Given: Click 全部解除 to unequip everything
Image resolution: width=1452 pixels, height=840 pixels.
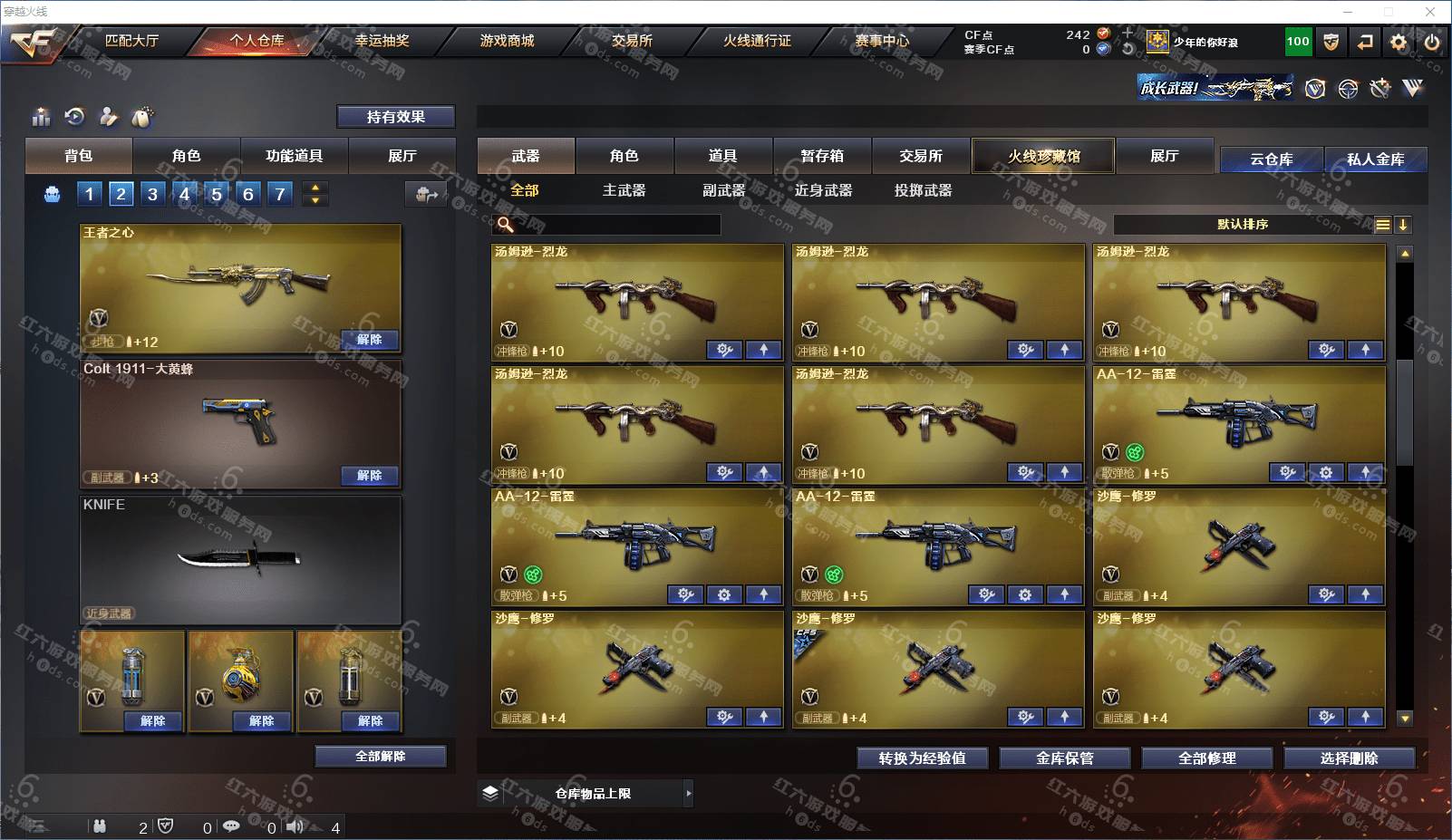Looking at the screenshot, I should (381, 757).
